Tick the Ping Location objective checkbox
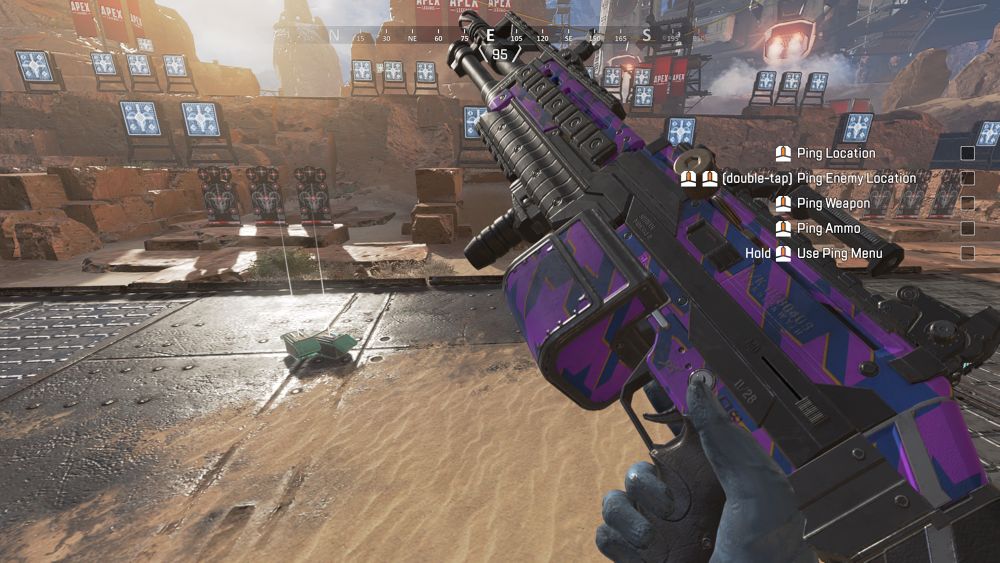The height and width of the screenshot is (563, 1000). tap(967, 153)
